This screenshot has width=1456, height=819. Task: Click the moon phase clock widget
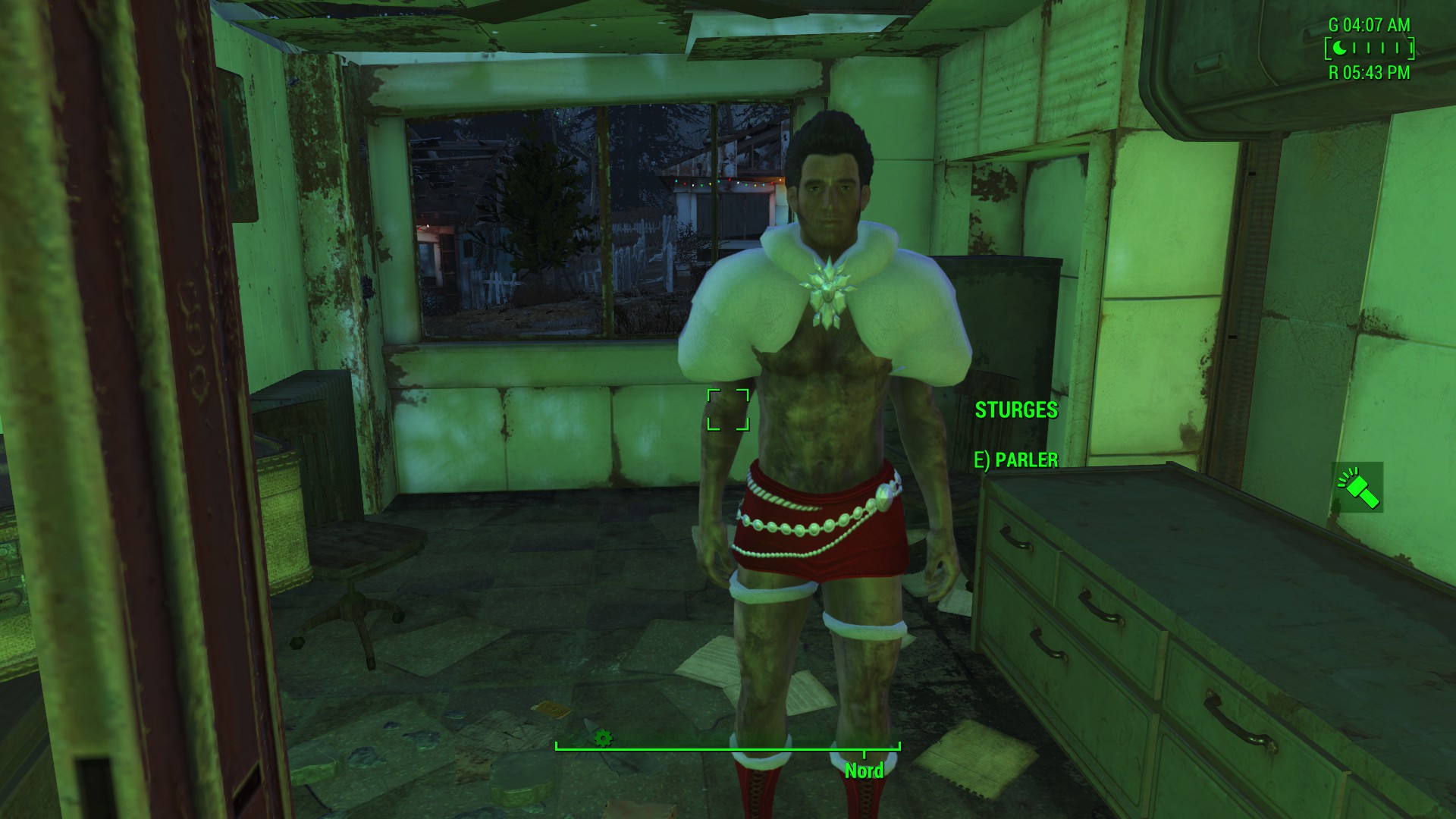pos(1369,49)
